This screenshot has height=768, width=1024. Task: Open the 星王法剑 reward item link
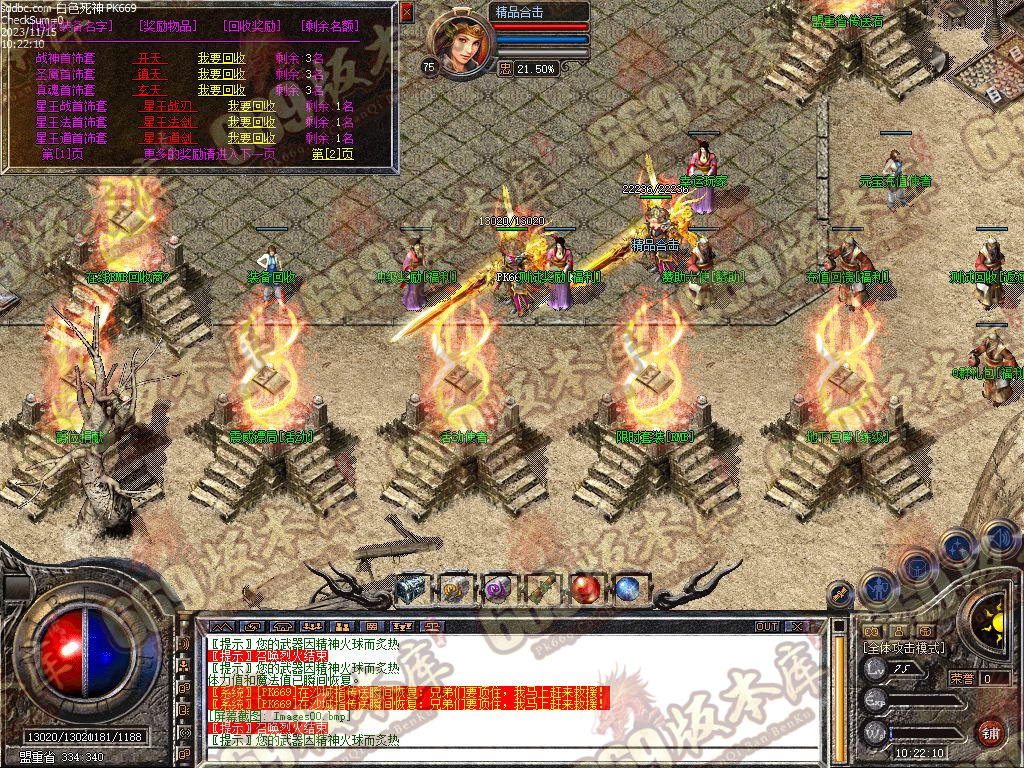click(x=168, y=122)
